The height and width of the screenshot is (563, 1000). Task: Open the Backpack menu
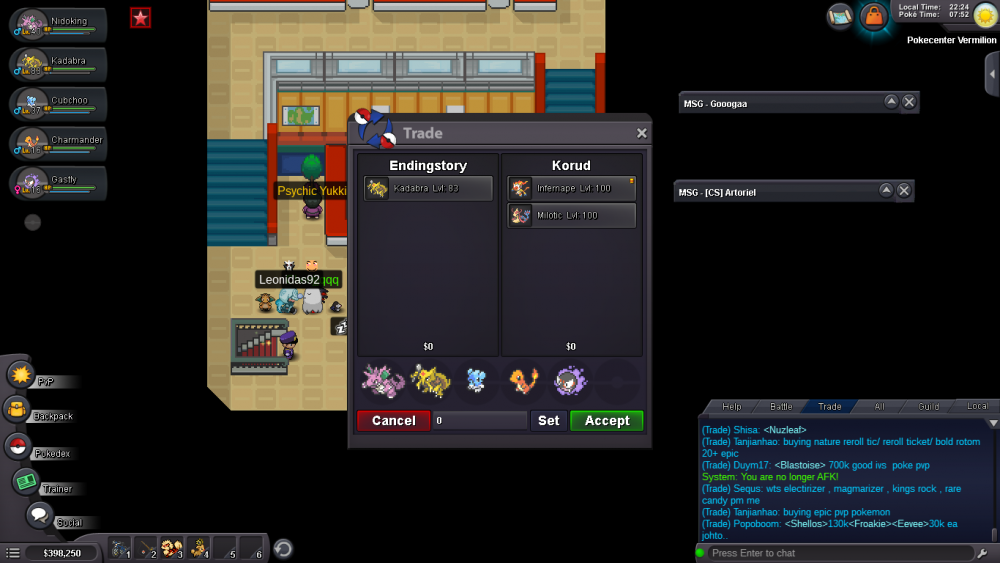click(17, 410)
